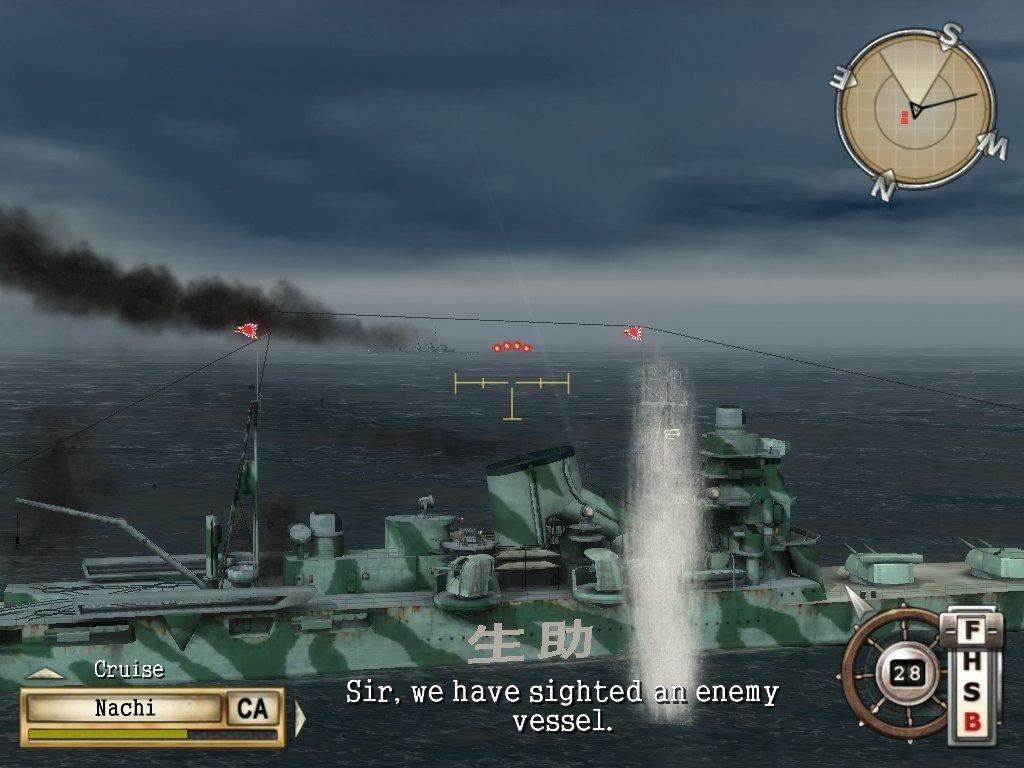Viewport: 1024px width, 768px height.
Task: Click the compass radar minimap
Action: coord(915,108)
